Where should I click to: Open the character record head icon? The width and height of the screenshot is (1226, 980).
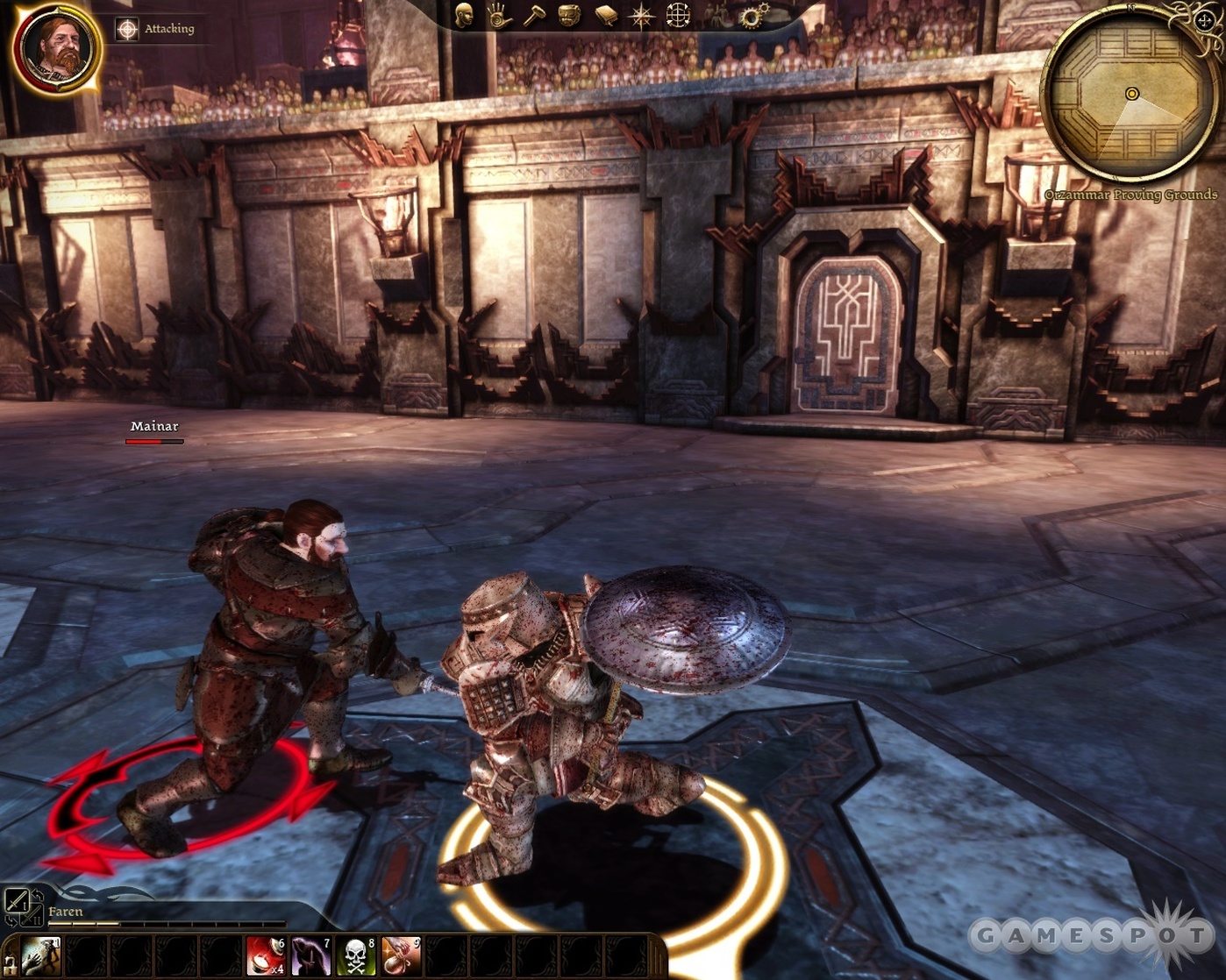tap(464, 15)
